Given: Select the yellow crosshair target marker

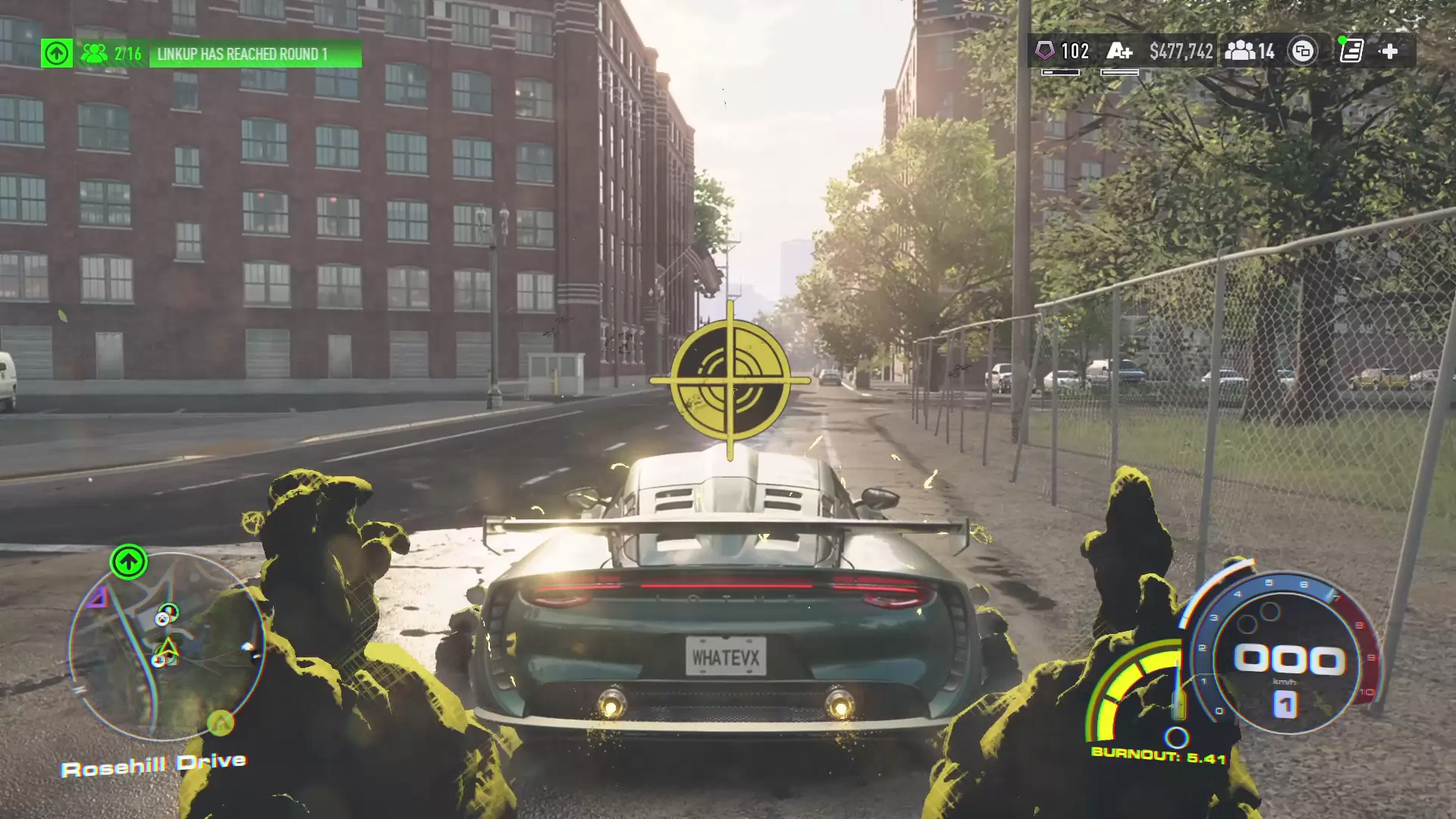Looking at the screenshot, I should coord(730,380).
